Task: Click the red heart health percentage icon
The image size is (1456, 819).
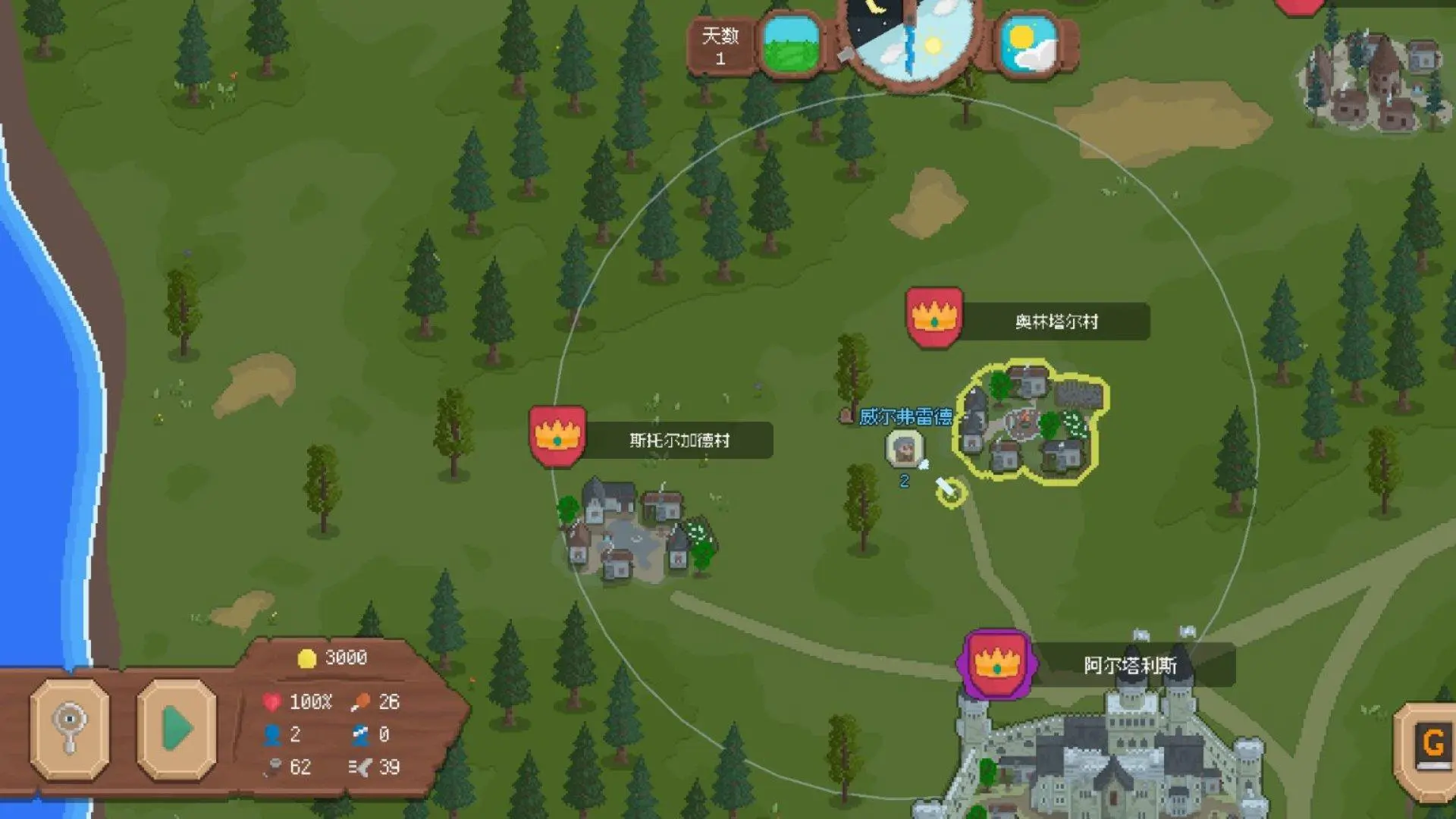Action: pos(271,701)
